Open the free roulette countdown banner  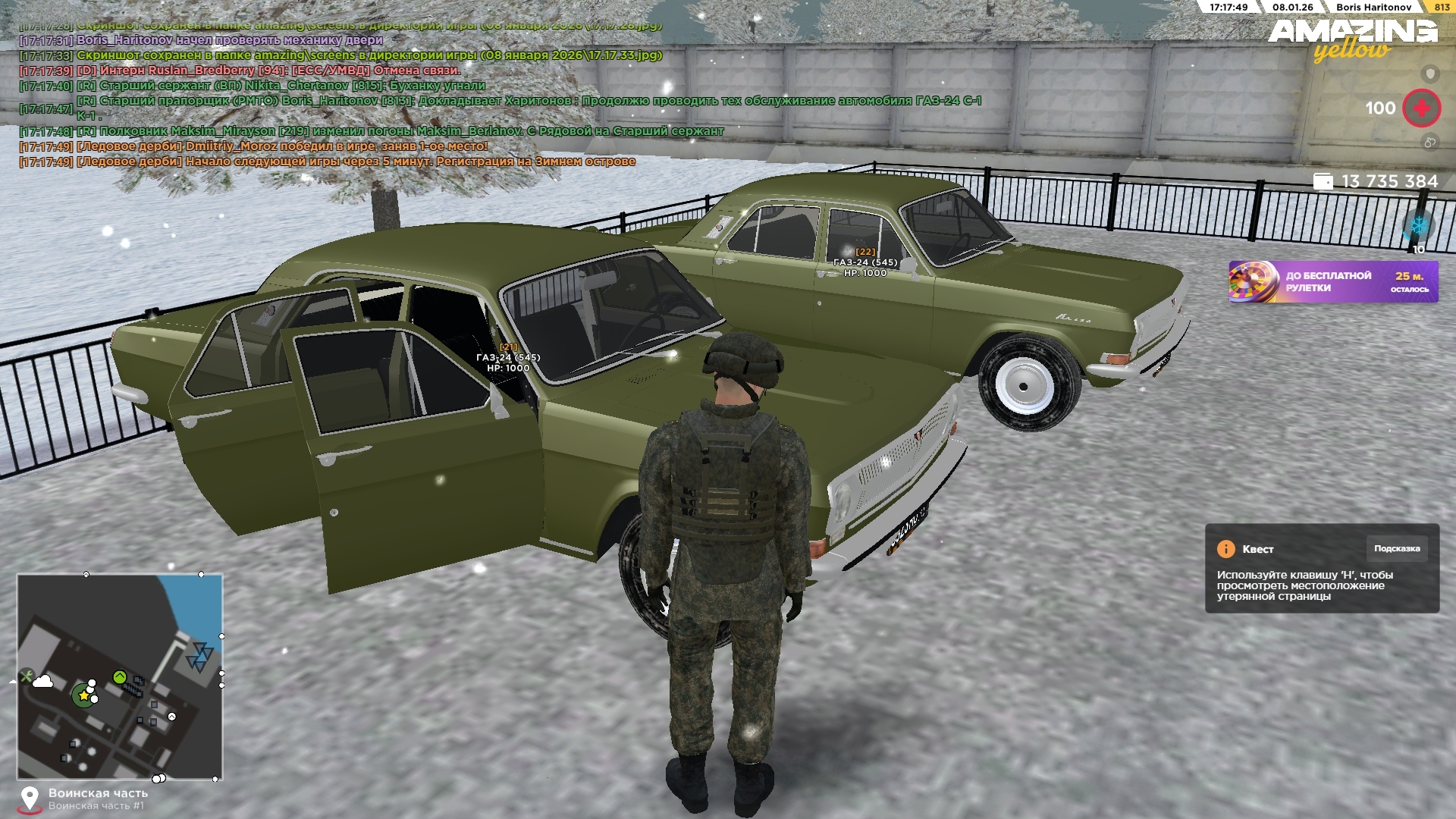pos(1333,282)
